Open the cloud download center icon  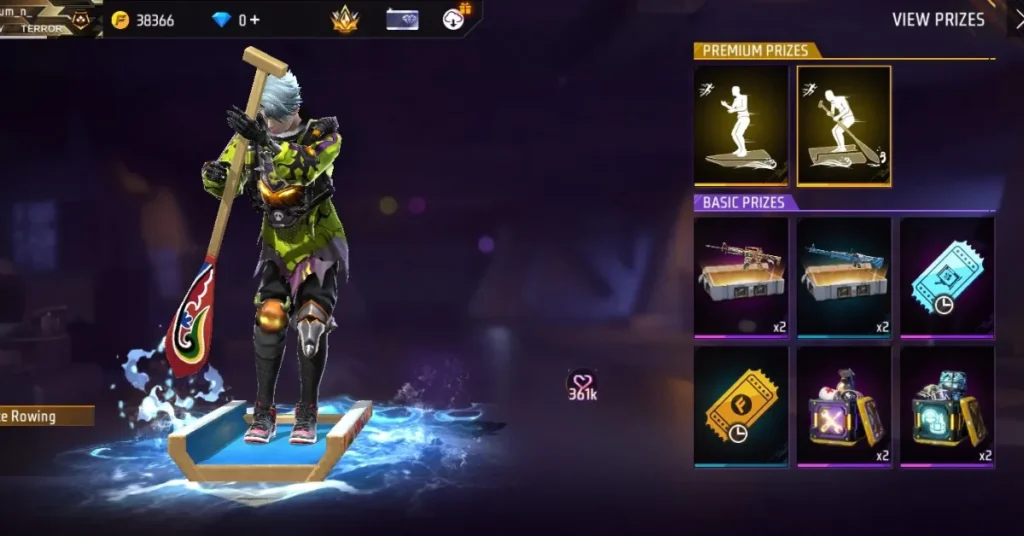tap(456, 18)
